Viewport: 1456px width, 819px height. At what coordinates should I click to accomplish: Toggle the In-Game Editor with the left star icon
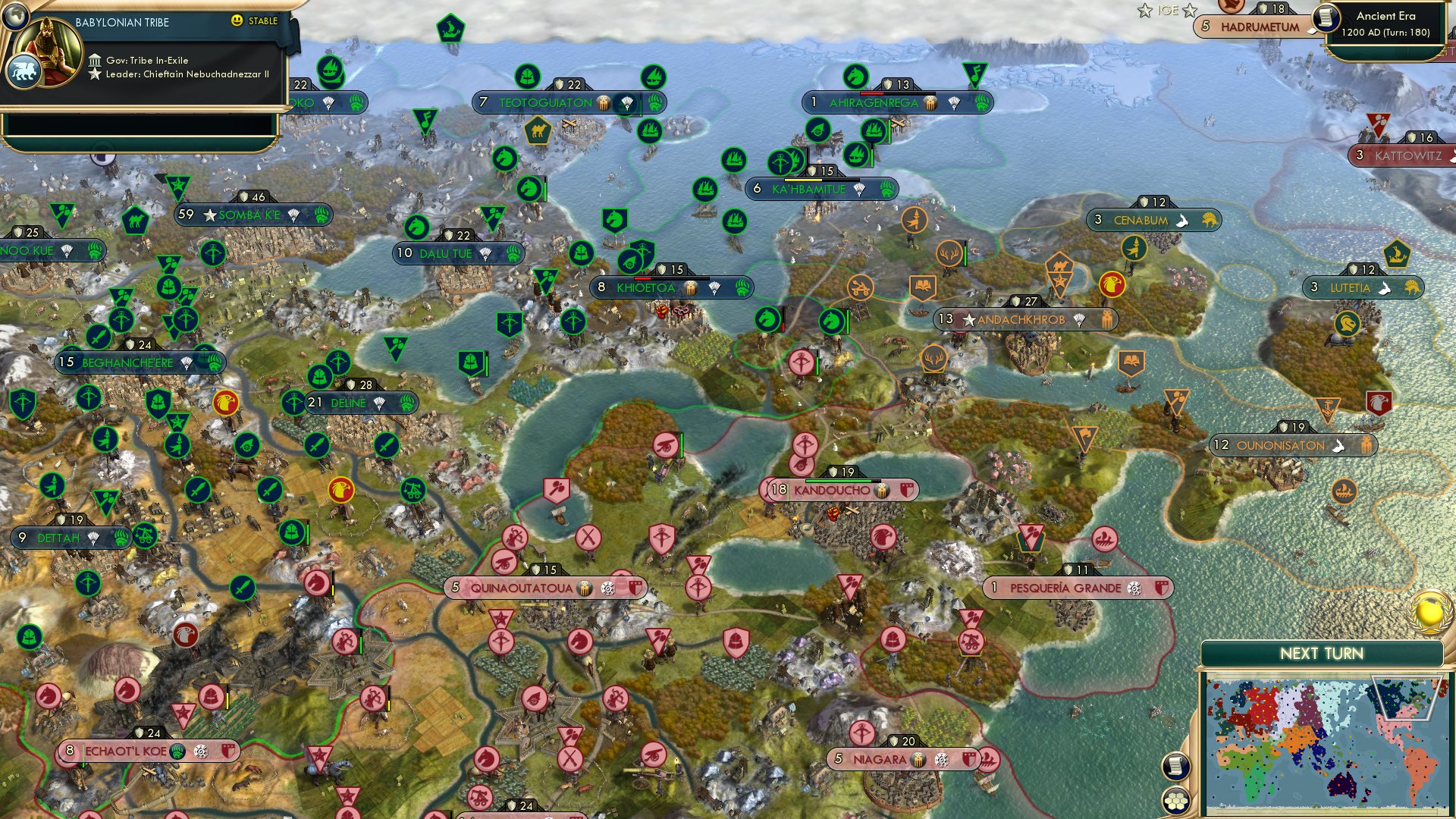tap(1145, 10)
